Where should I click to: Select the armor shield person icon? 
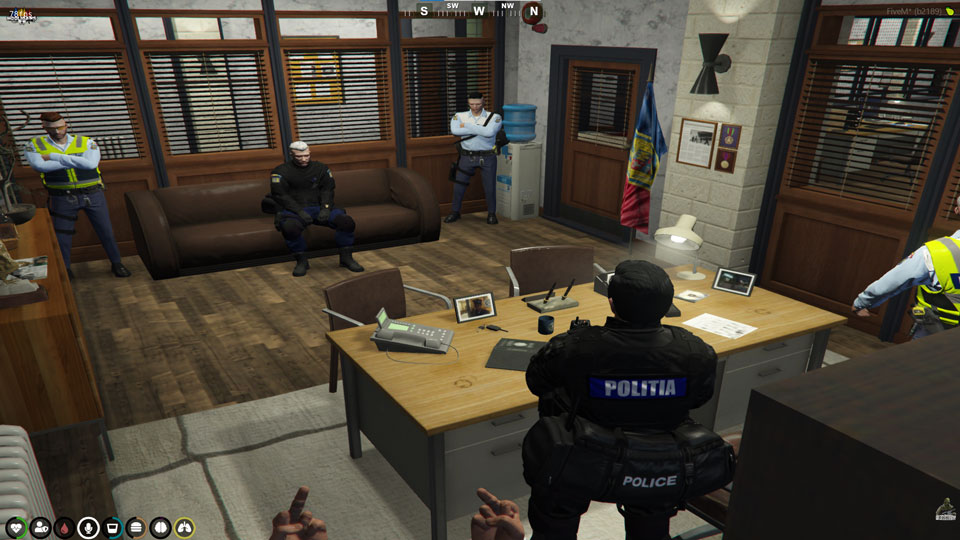tap(41, 527)
